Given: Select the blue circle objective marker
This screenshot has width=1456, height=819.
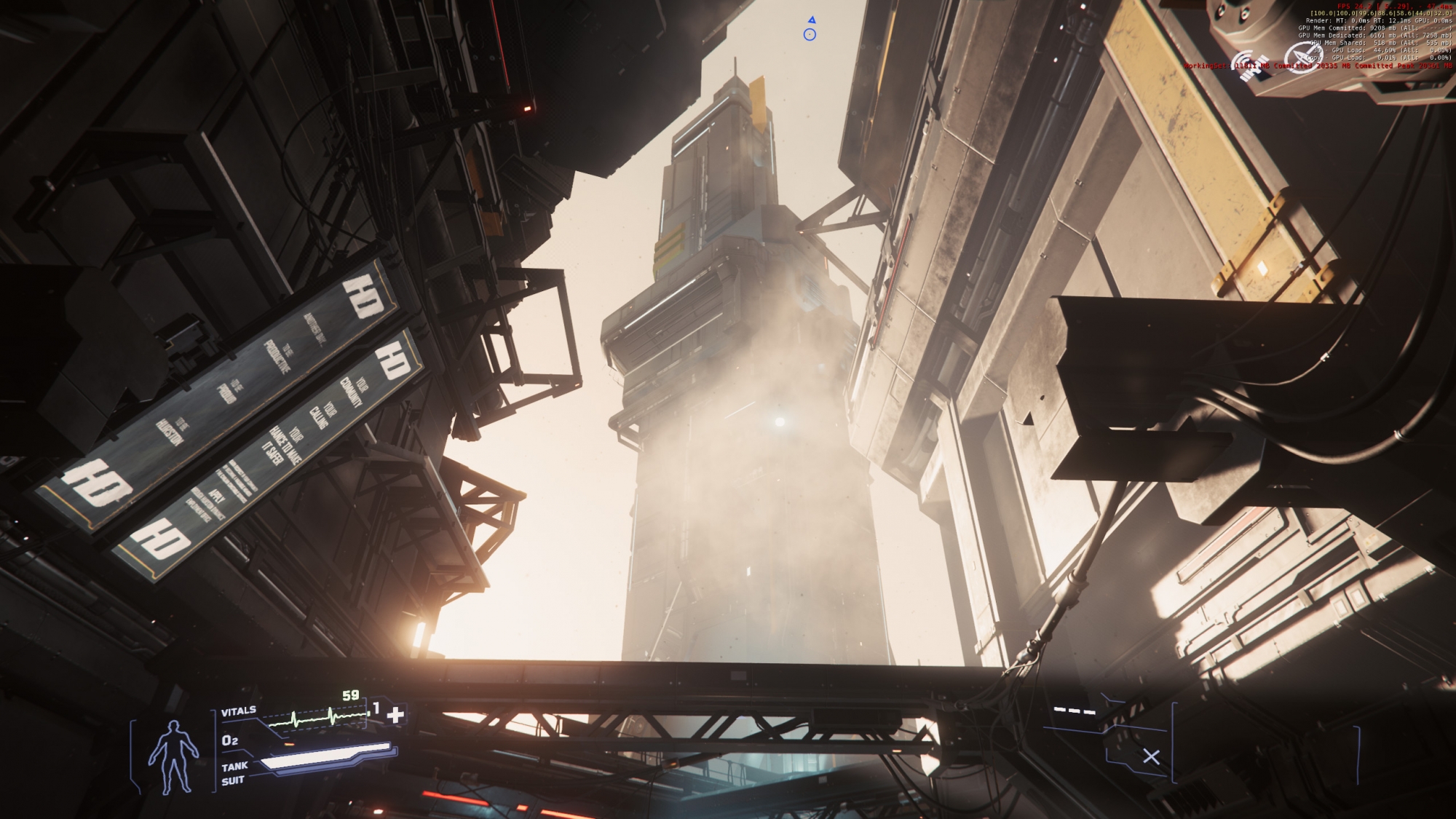Looking at the screenshot, I should 810,35.
